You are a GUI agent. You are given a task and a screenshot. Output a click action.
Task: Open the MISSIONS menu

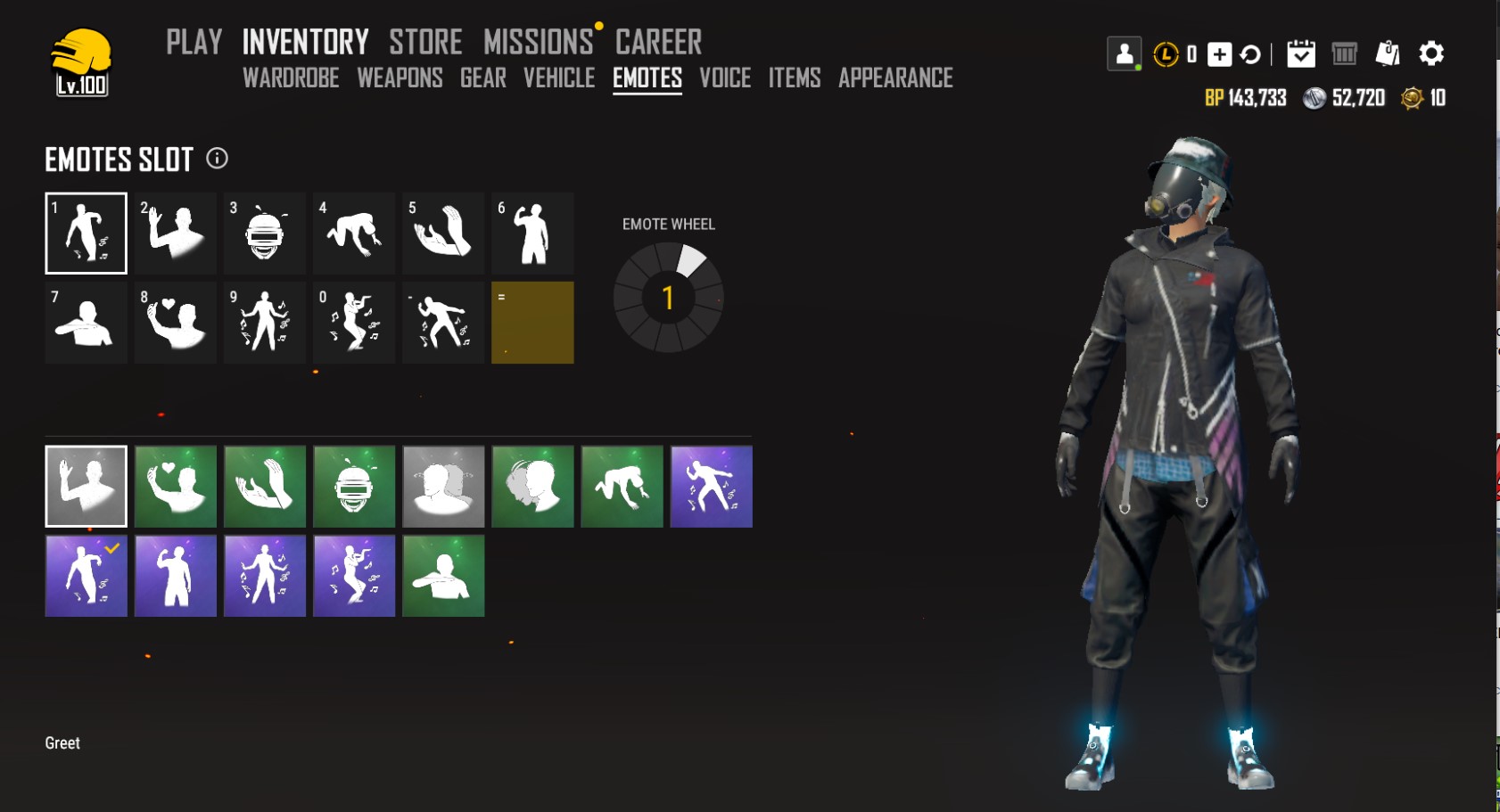538,42
